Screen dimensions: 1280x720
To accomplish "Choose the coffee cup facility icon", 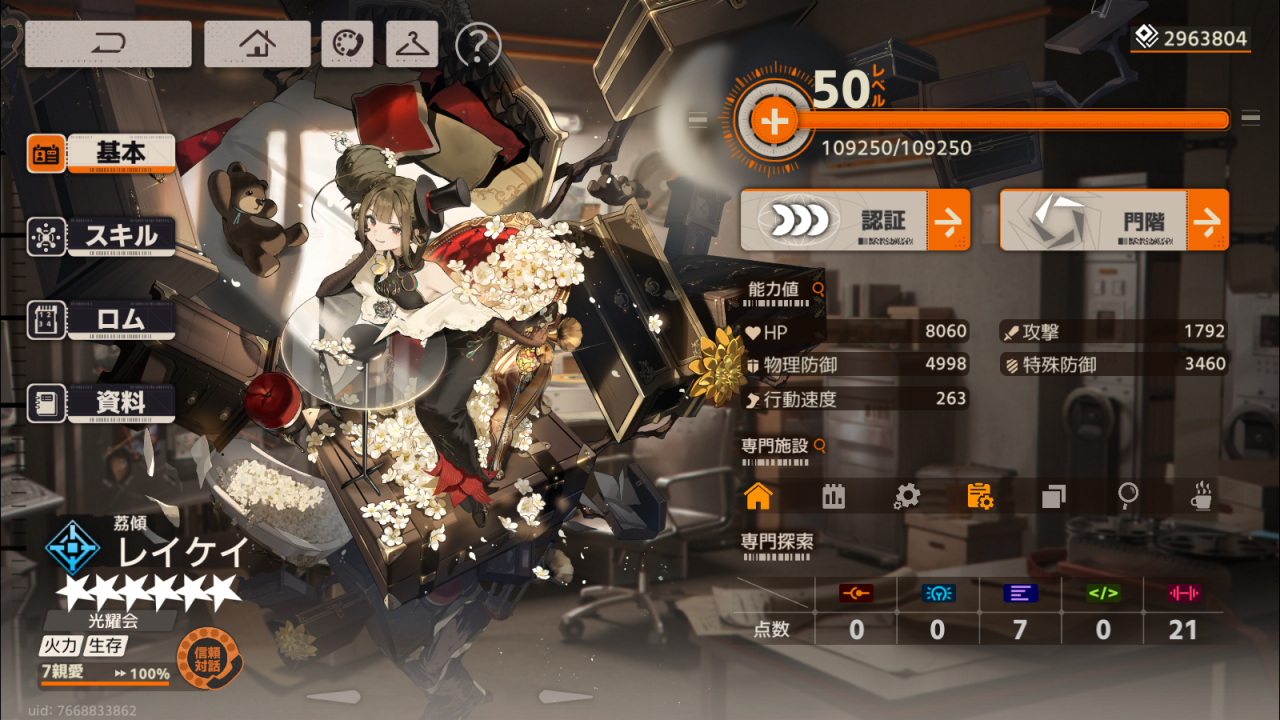I will pyautogui.click(x=1201, y=496).
